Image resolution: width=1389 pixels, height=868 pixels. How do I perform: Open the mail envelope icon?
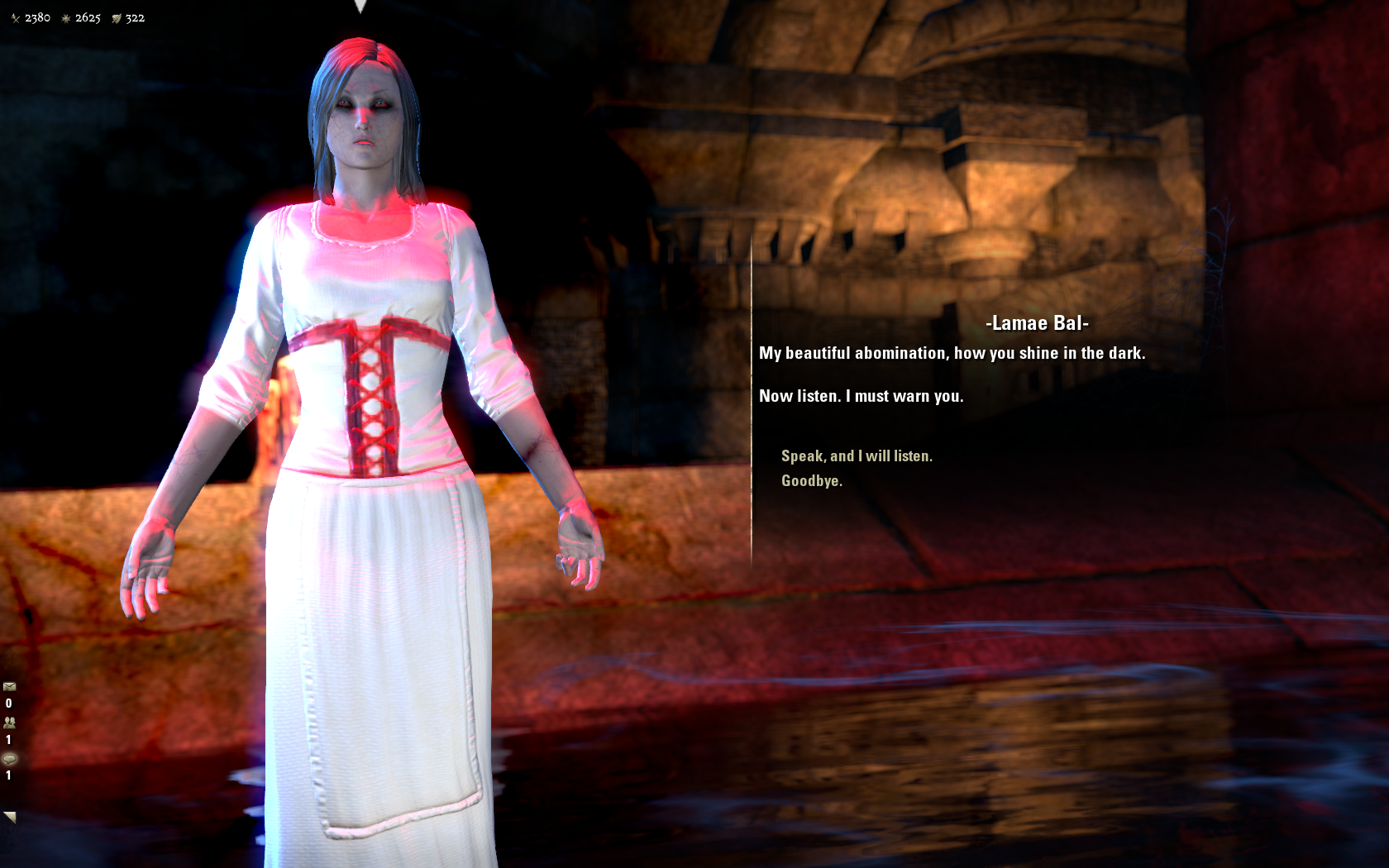[x=10, y=686]
